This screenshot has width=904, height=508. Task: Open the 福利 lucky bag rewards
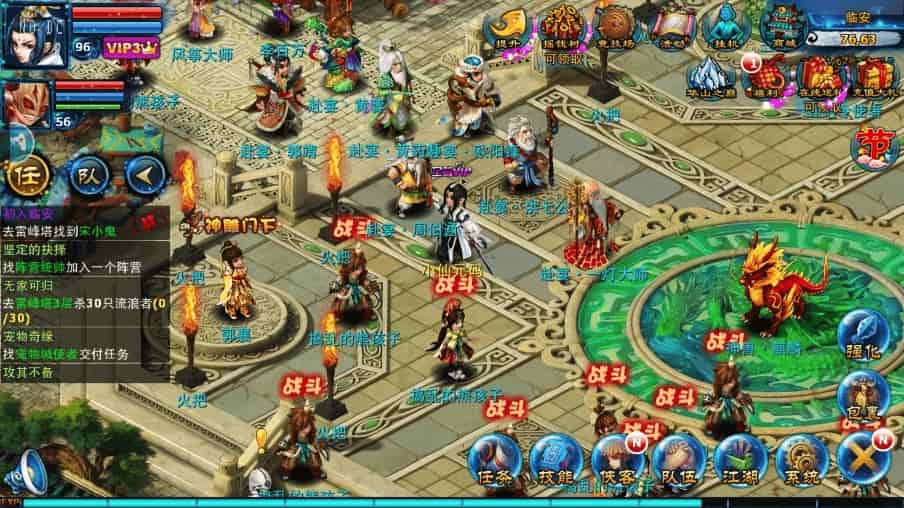[766, 77]
